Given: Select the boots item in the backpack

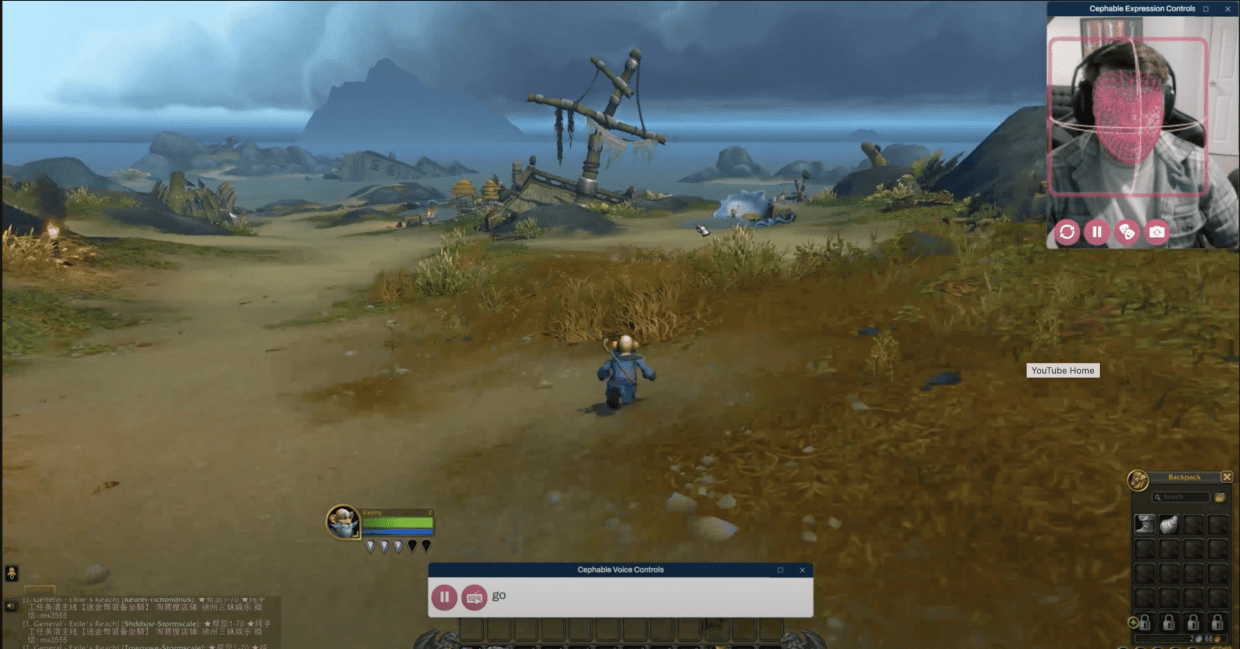Looking at the screenshot, I should click(1145, 525).
